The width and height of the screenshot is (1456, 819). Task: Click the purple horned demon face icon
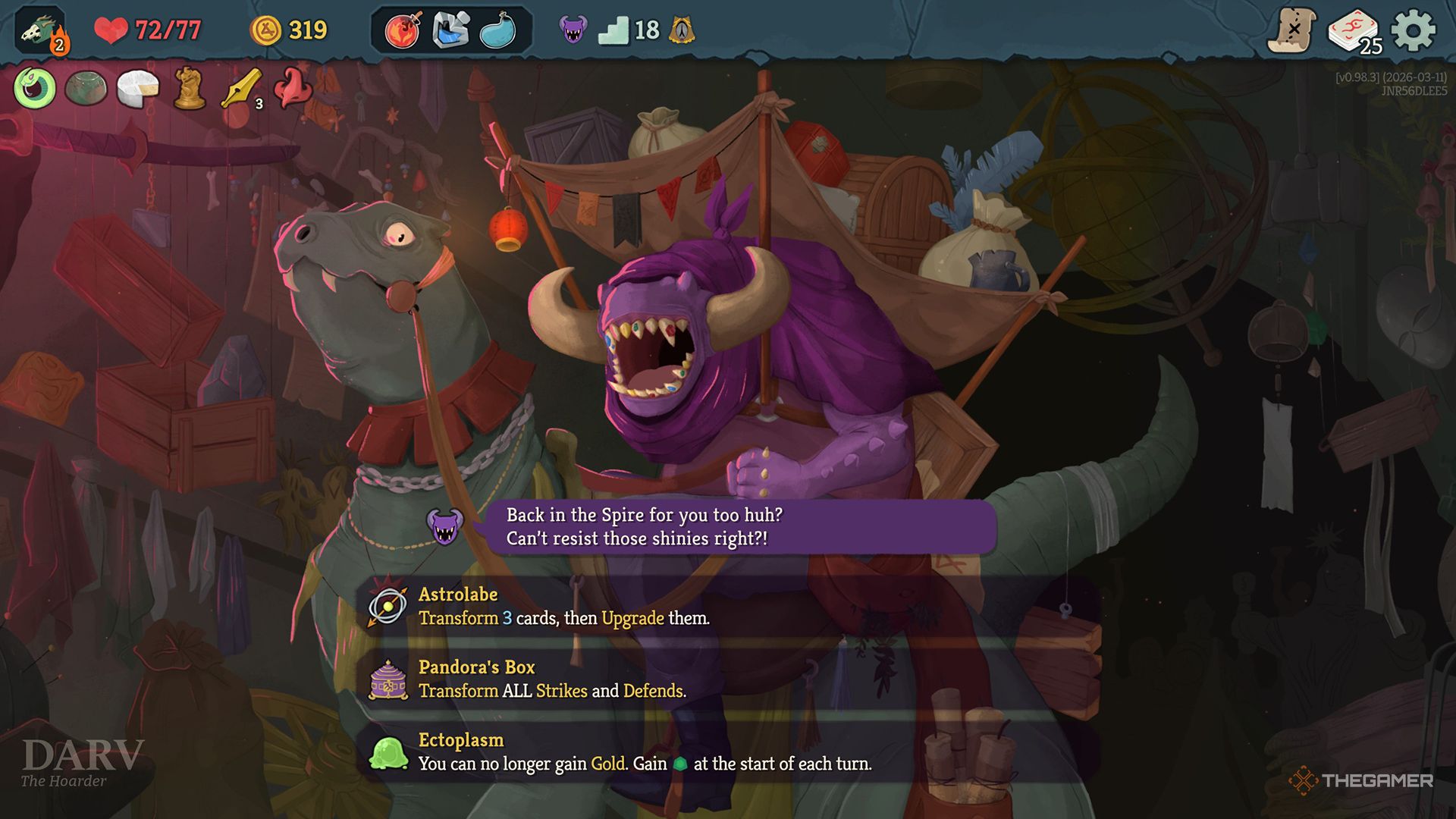click(x=573, y=30)
